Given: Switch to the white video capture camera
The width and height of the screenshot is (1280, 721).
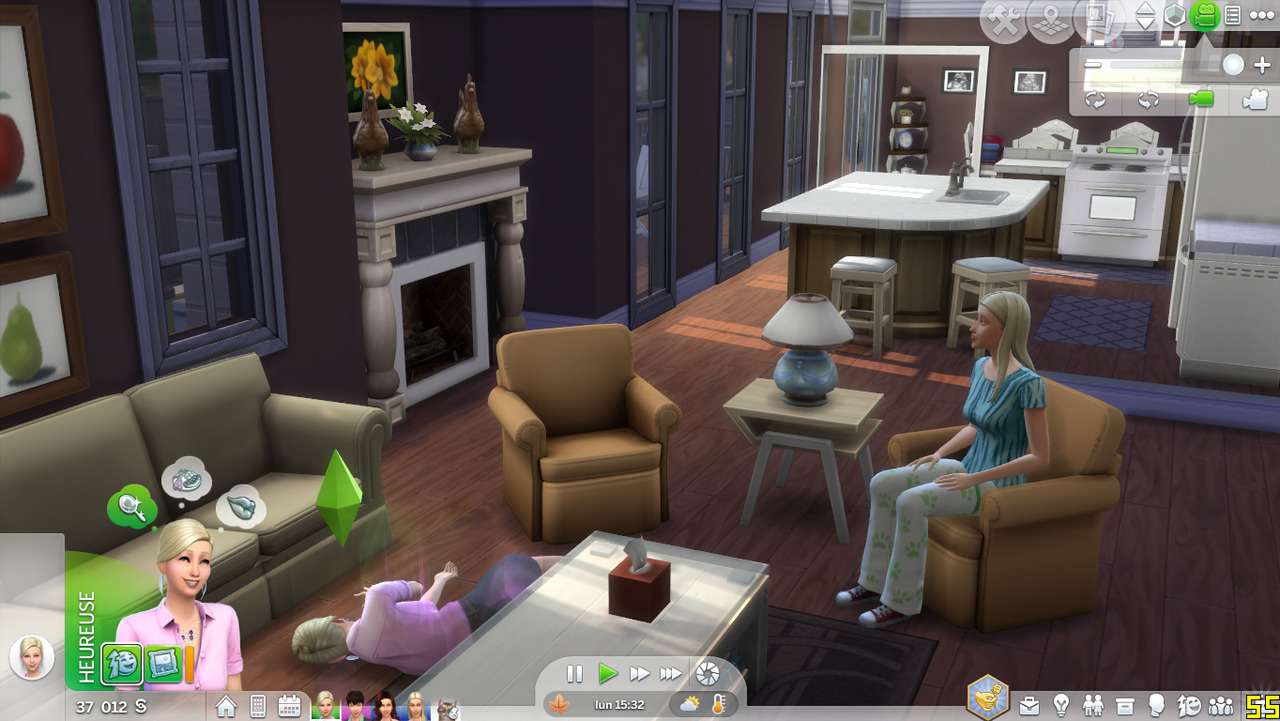Looking at the screenshot, I should tap(1254, 99).
